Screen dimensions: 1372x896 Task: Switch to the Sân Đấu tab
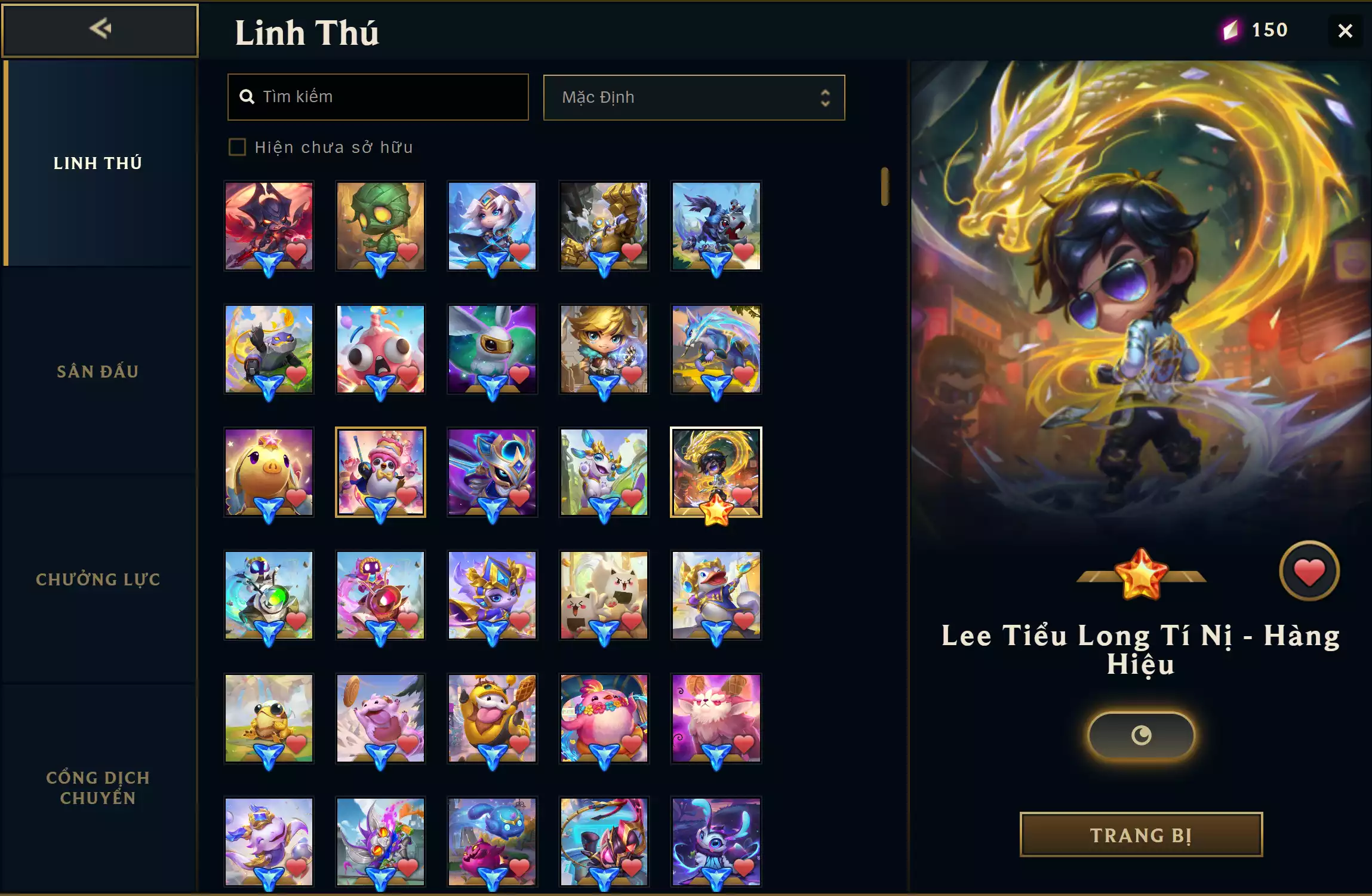point(98,372)
